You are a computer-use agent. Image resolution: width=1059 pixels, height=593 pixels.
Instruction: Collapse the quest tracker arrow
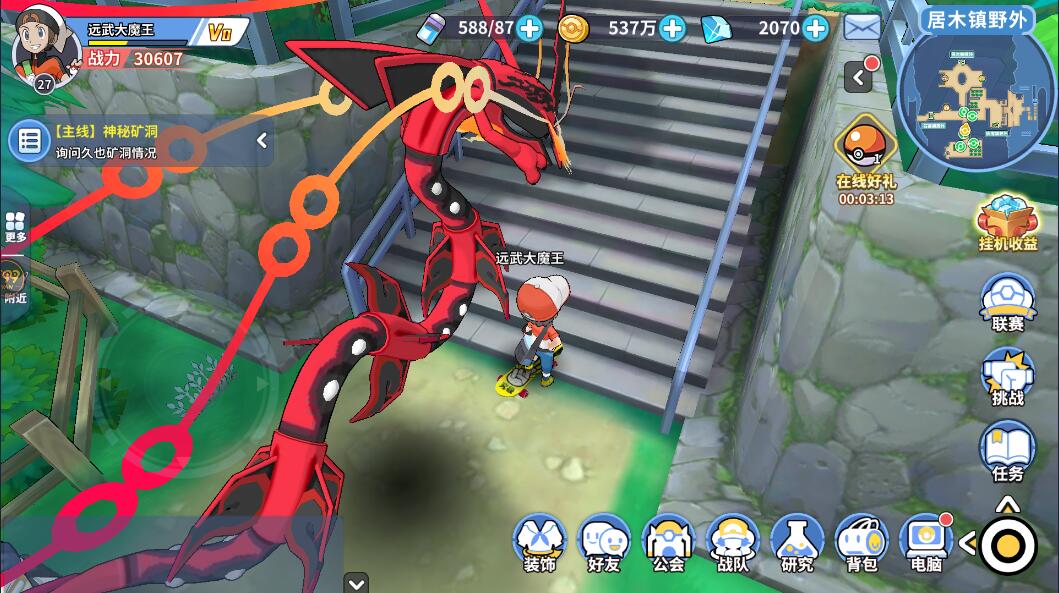tap(262, 141)
